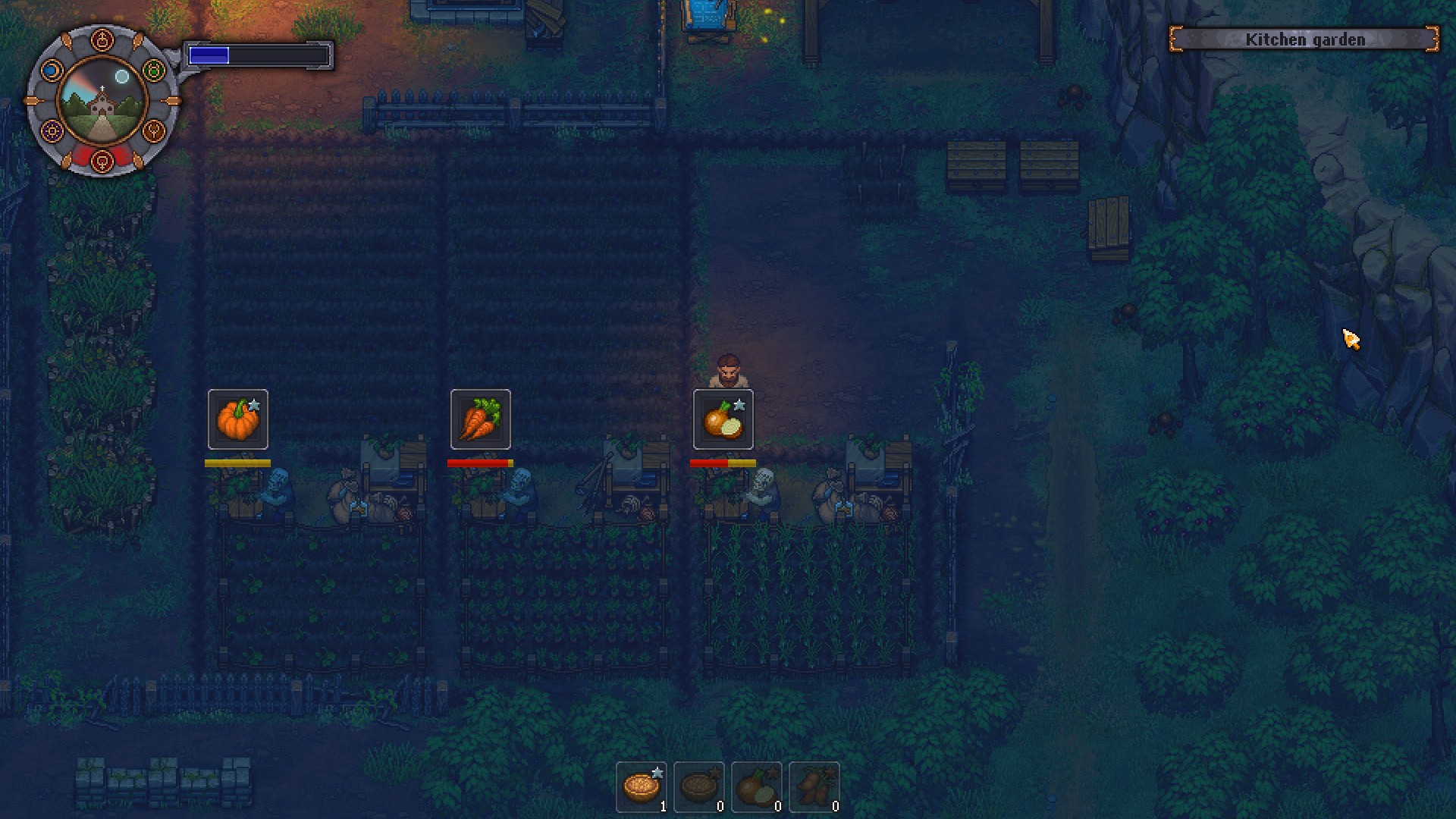
Task: Click the green symbol on the clock wheel
Action: (155, 70)
